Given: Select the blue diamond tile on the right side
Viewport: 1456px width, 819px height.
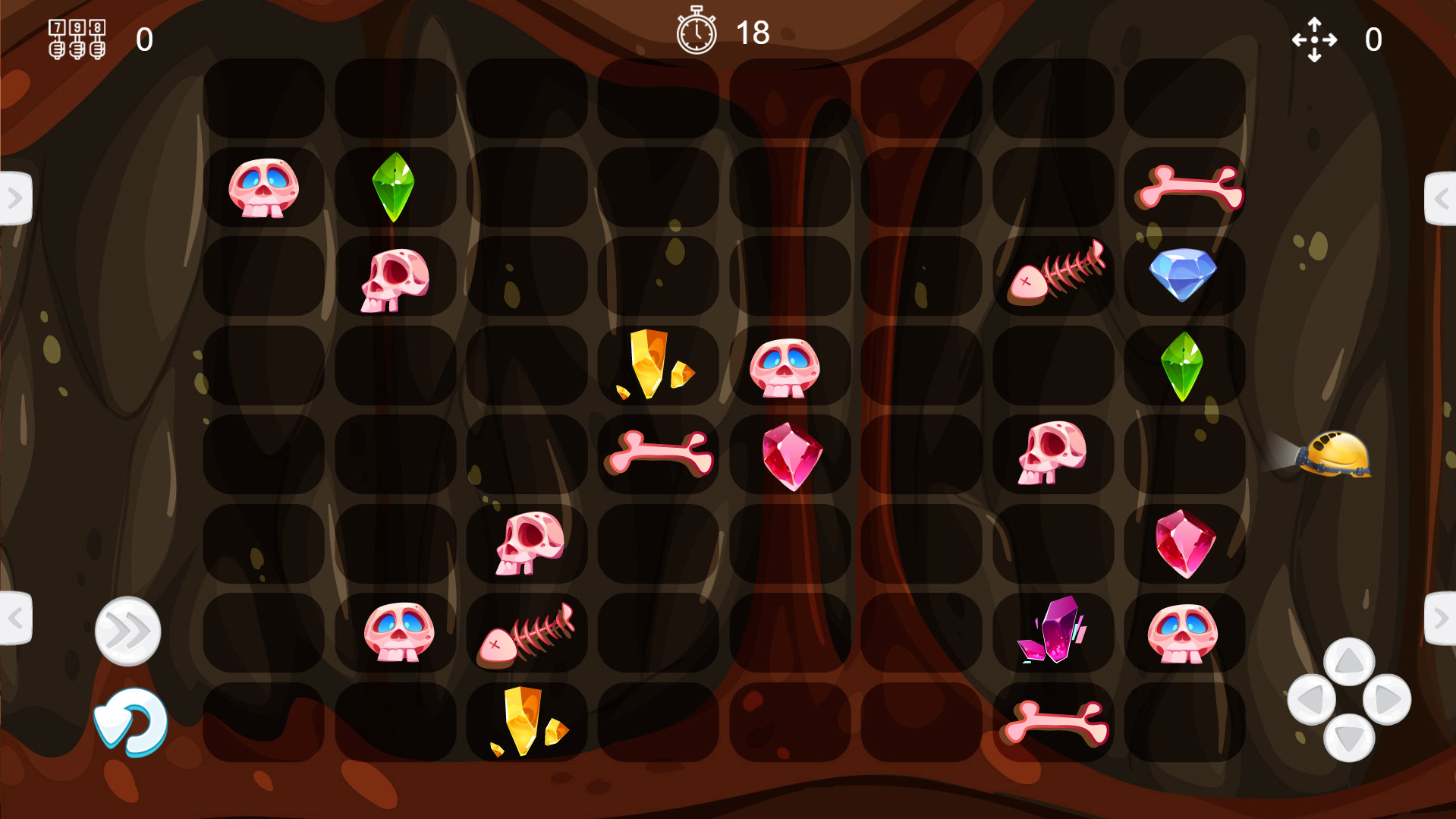Looking at the screenshot, I should pos(1182,273).
